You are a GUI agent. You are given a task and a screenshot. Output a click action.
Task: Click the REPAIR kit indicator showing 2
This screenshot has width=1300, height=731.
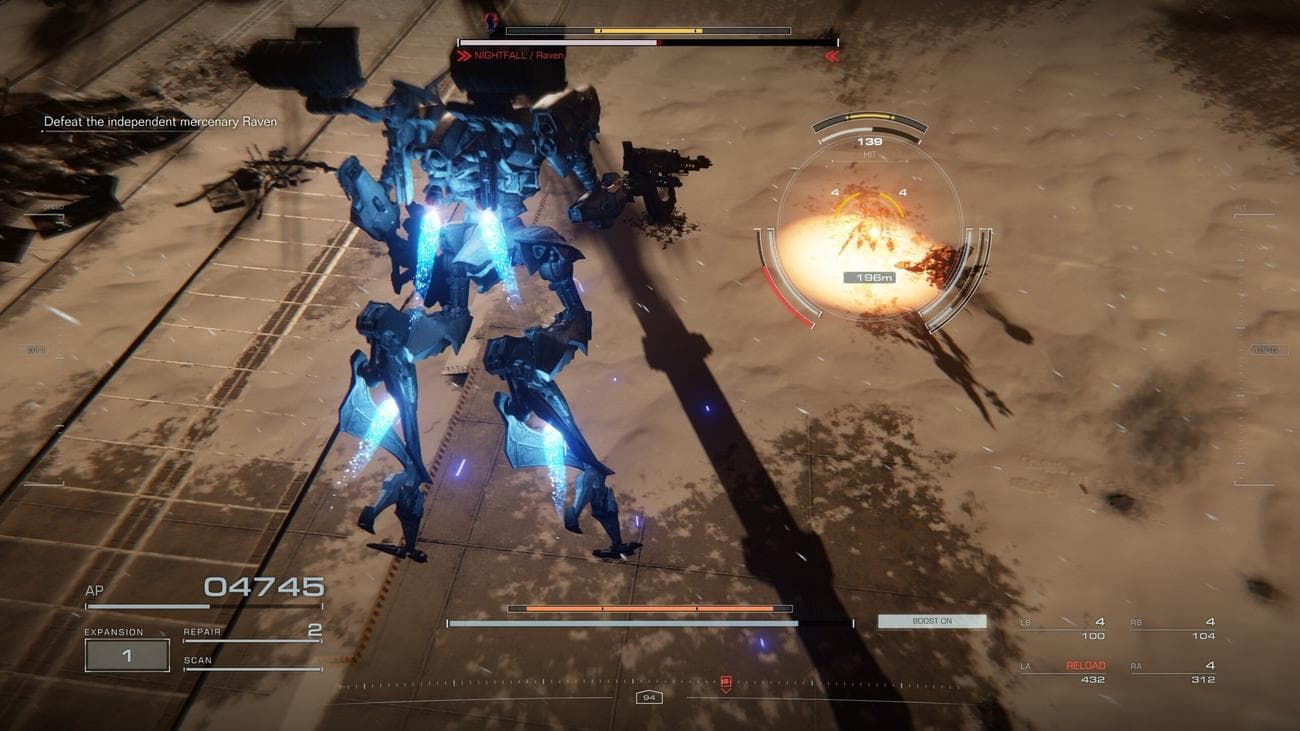tap(248, 631)
